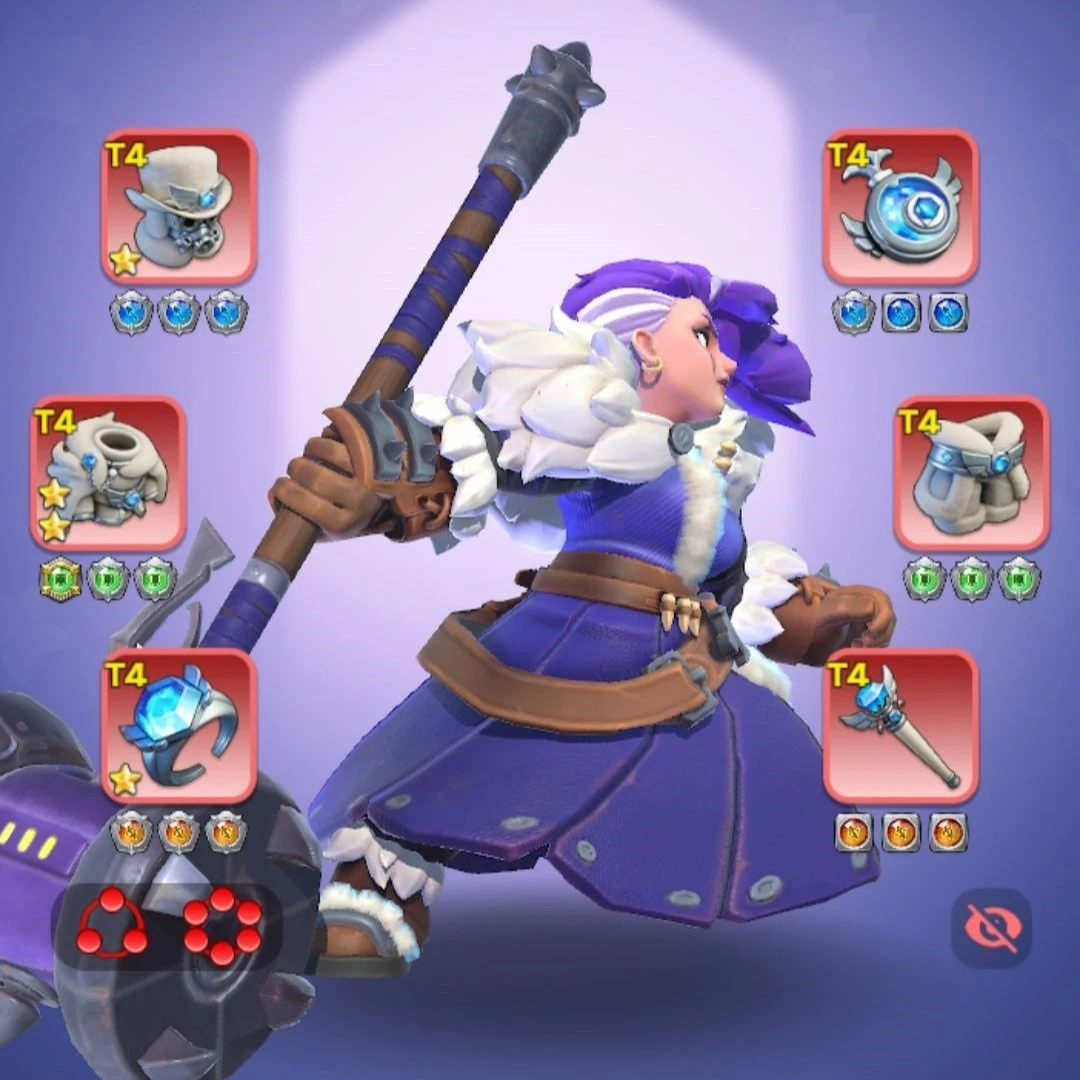The height and width of the screenshot is (1080, 1080).
Task: Choose the T4 blue gem ring slot
Action: point(179,726)
